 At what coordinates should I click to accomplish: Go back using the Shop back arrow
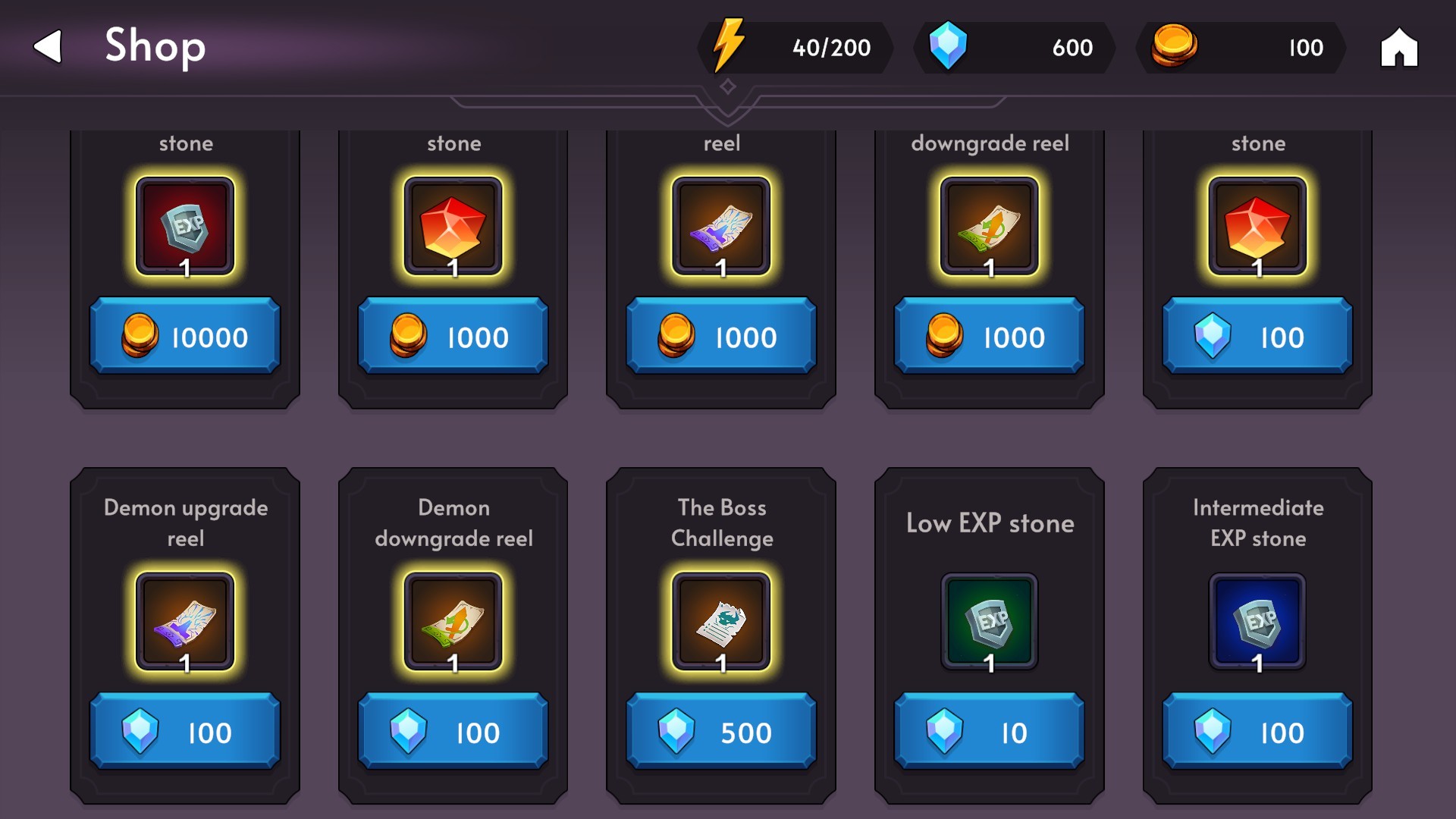tap(45, 47)
